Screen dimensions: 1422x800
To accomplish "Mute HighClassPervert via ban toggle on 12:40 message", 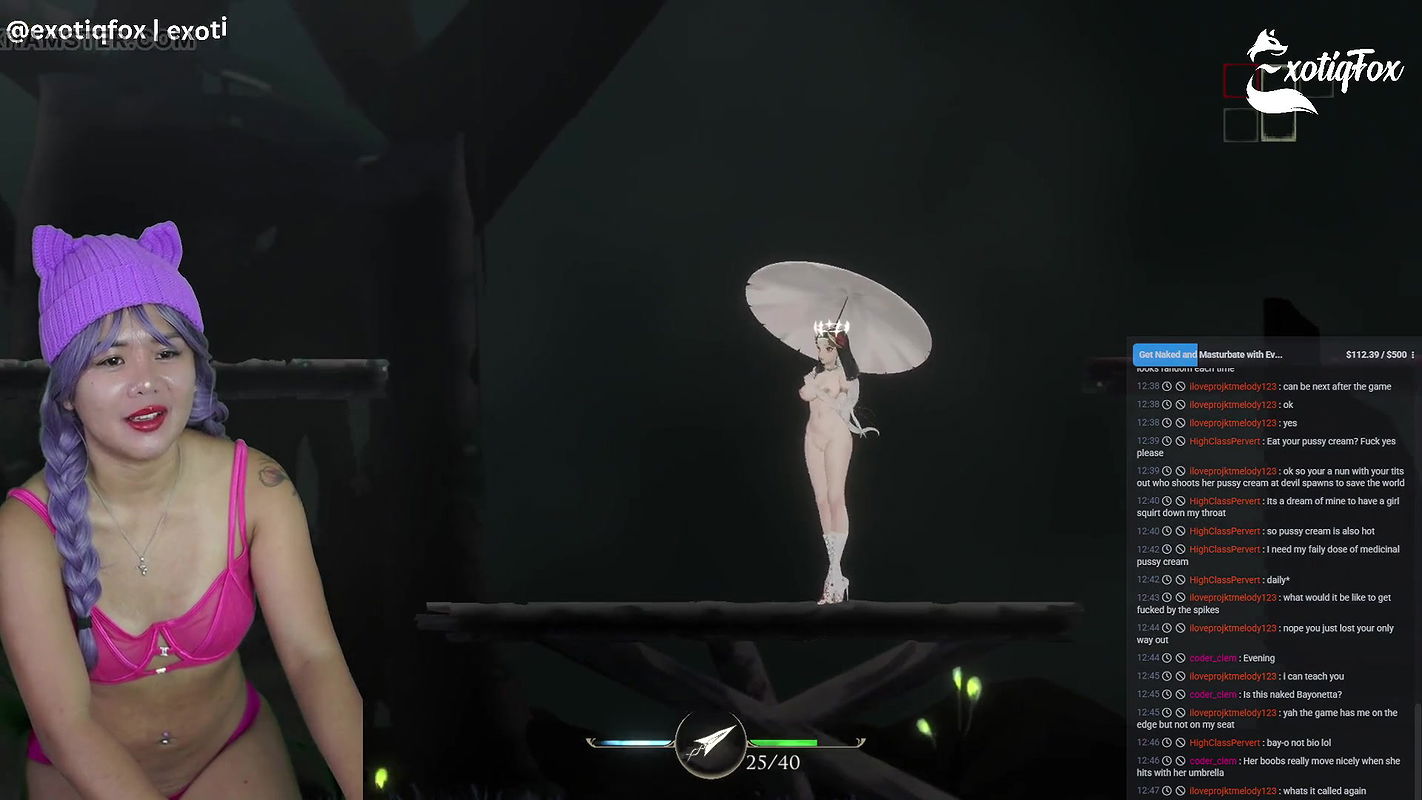I will 1180,502.
